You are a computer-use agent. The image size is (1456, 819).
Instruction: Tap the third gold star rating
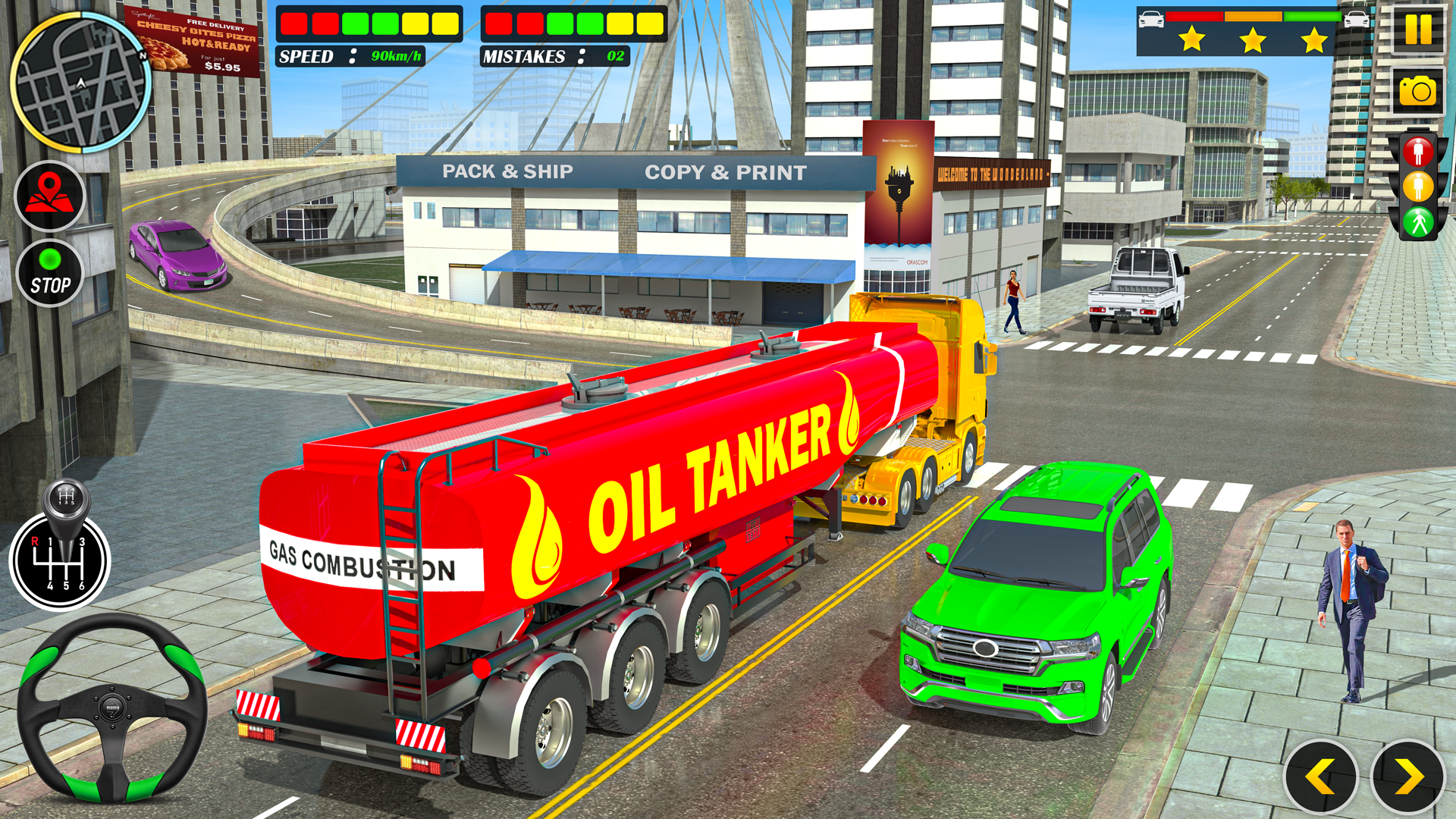click(1313, 38)
